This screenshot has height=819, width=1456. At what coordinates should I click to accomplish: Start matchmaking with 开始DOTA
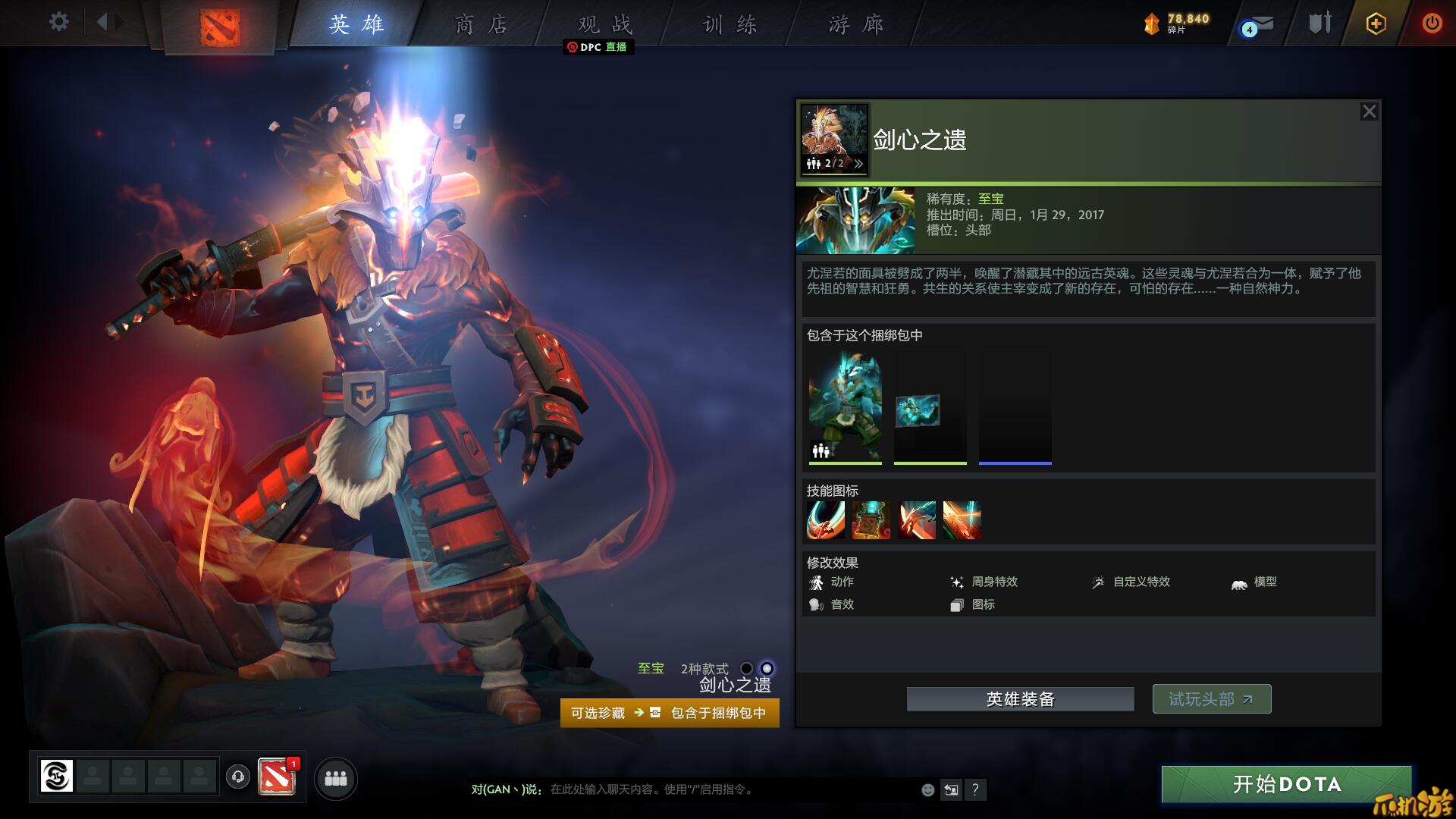(x=1286, y=784)
